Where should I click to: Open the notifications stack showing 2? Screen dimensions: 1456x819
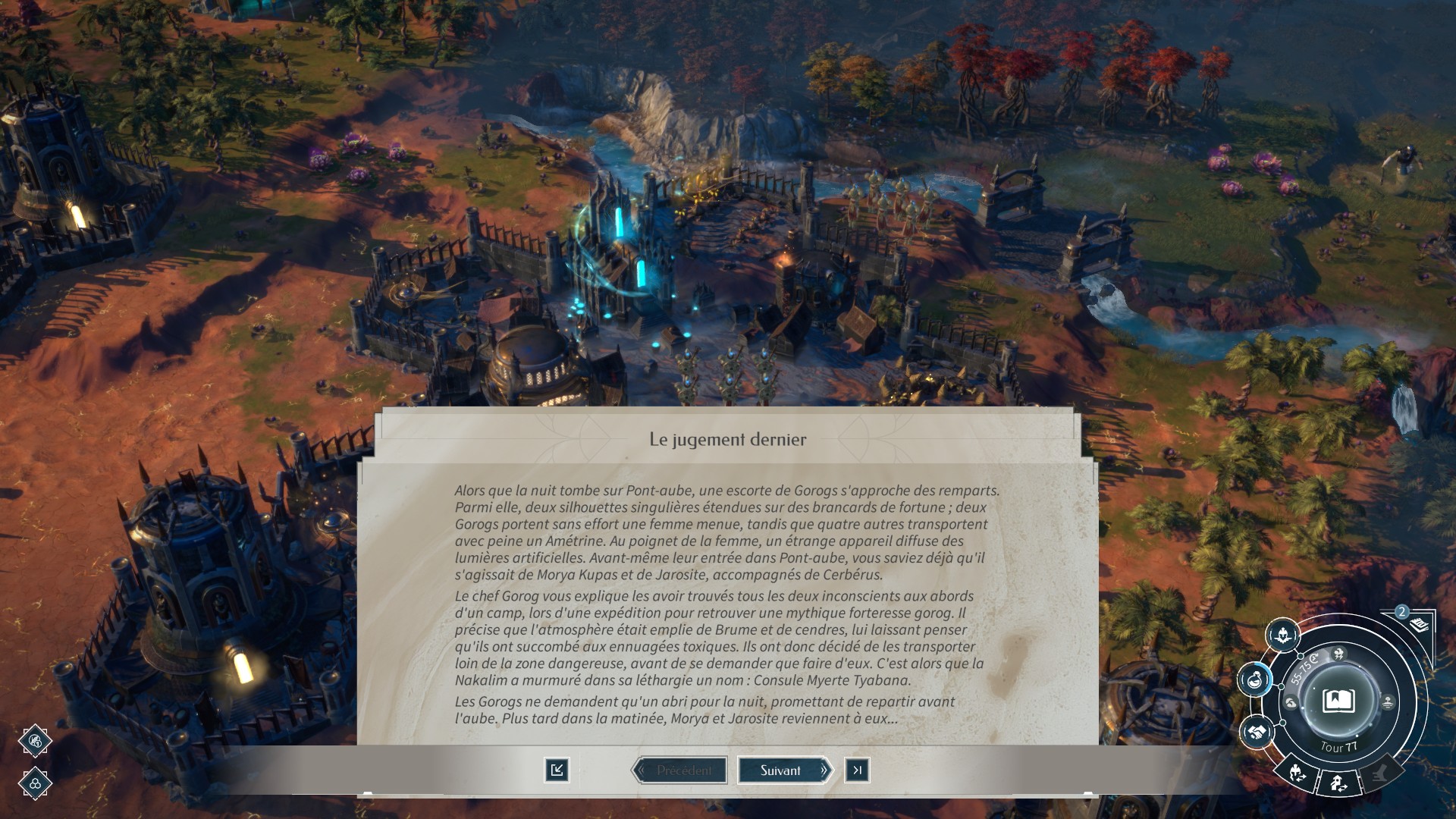pyautogui.click(x=1417, y=623)
